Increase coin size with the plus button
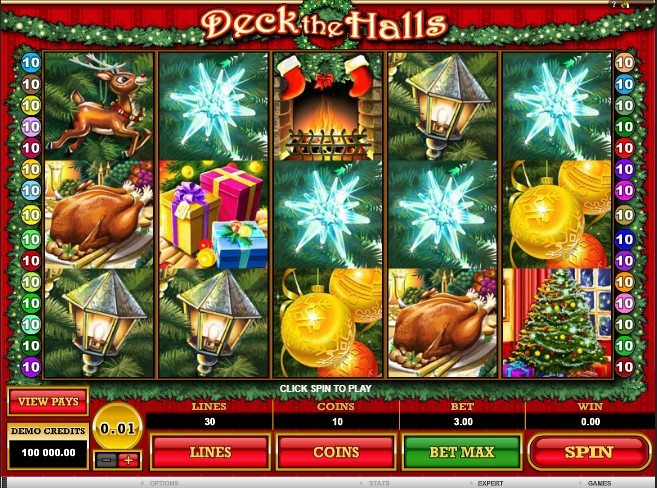The image size is (657, 488). click(129, 460)
